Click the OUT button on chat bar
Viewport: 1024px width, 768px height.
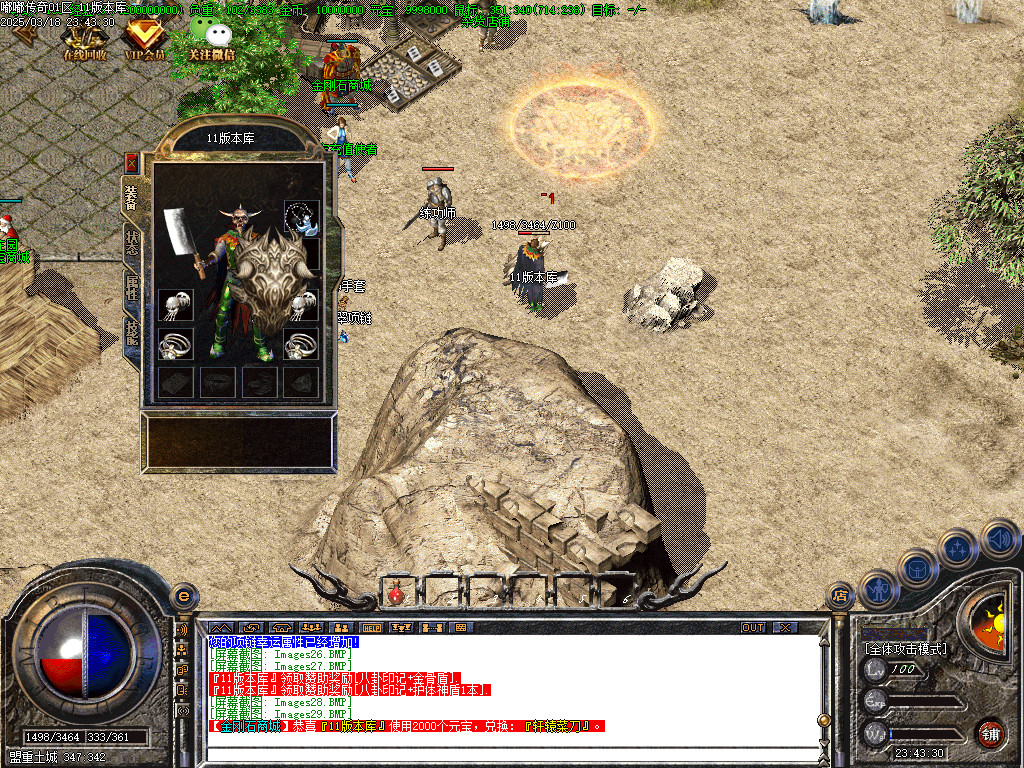coord(752,627)
